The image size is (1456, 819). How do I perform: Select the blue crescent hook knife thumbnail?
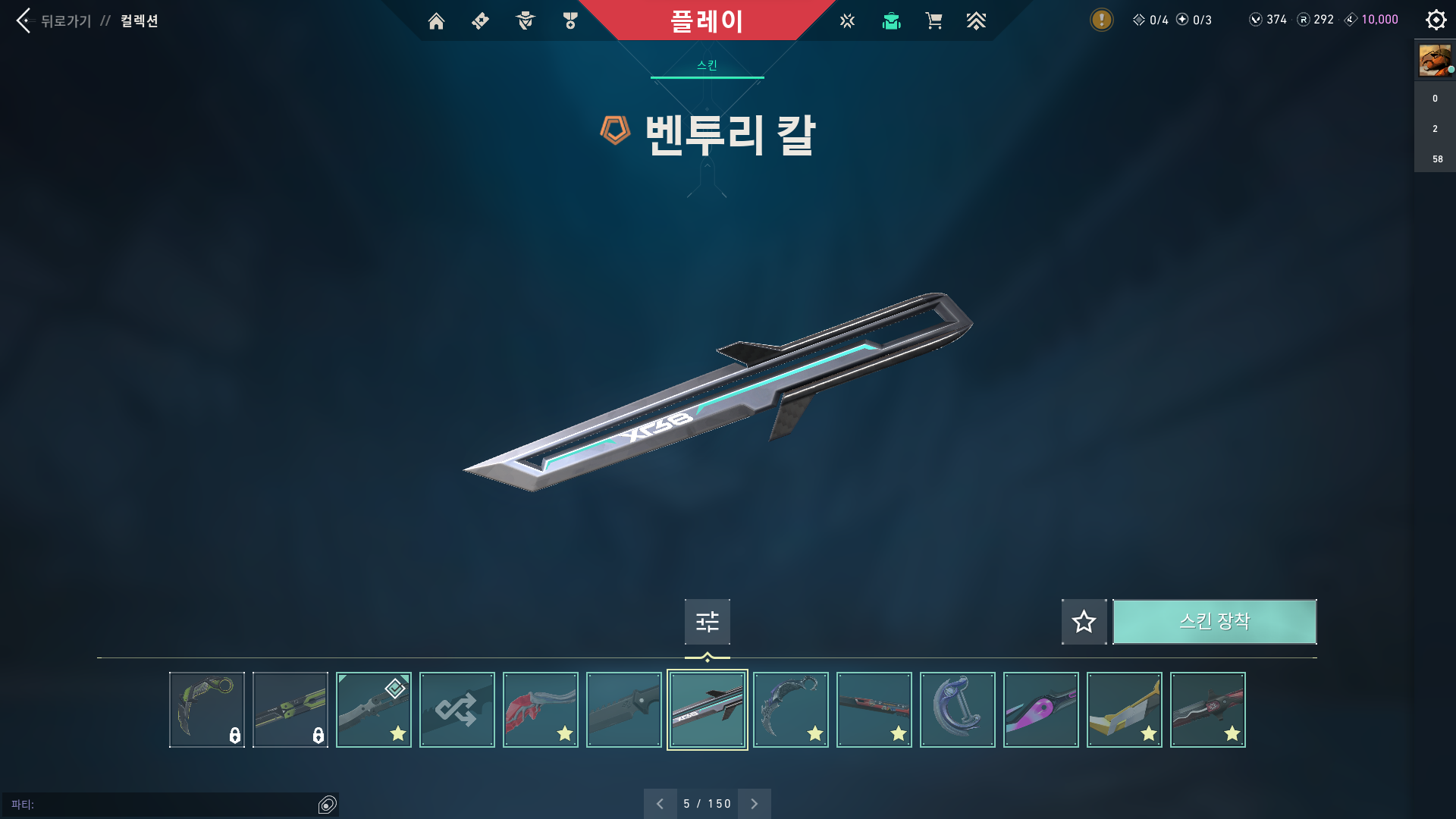pyautogui.click(x=957, y=710)
